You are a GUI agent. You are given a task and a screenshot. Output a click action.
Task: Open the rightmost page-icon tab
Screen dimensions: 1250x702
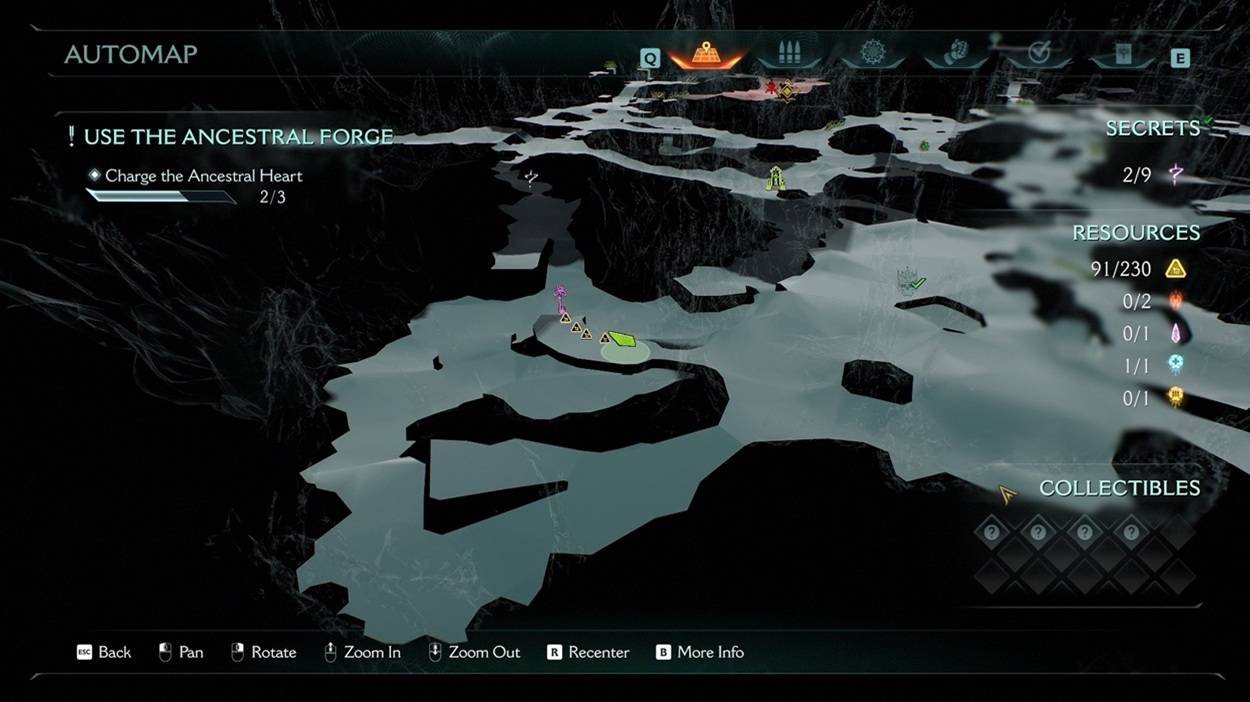tap(1123, 55)
